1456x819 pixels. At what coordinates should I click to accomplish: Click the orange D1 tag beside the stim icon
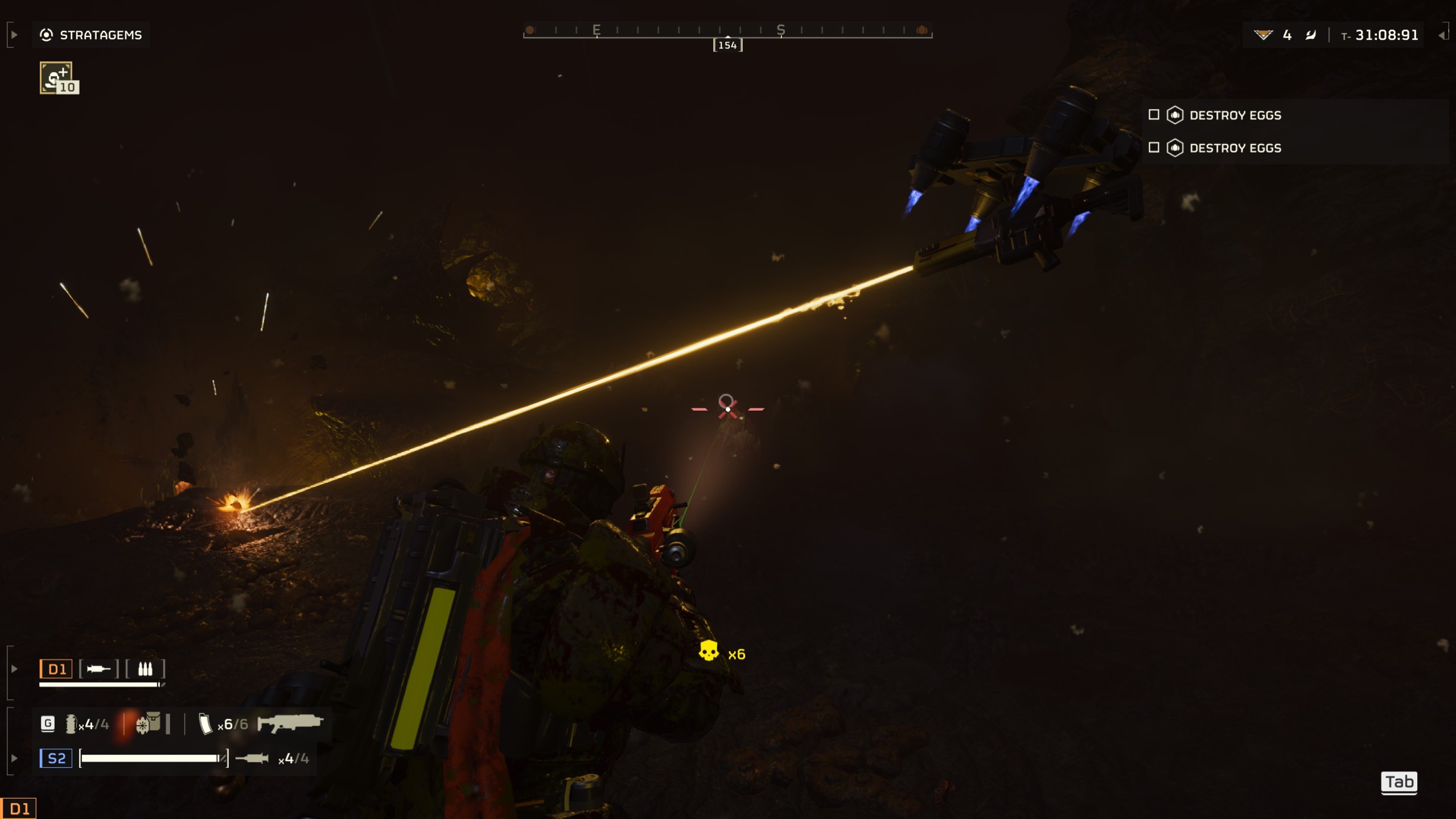click(56, 669)
